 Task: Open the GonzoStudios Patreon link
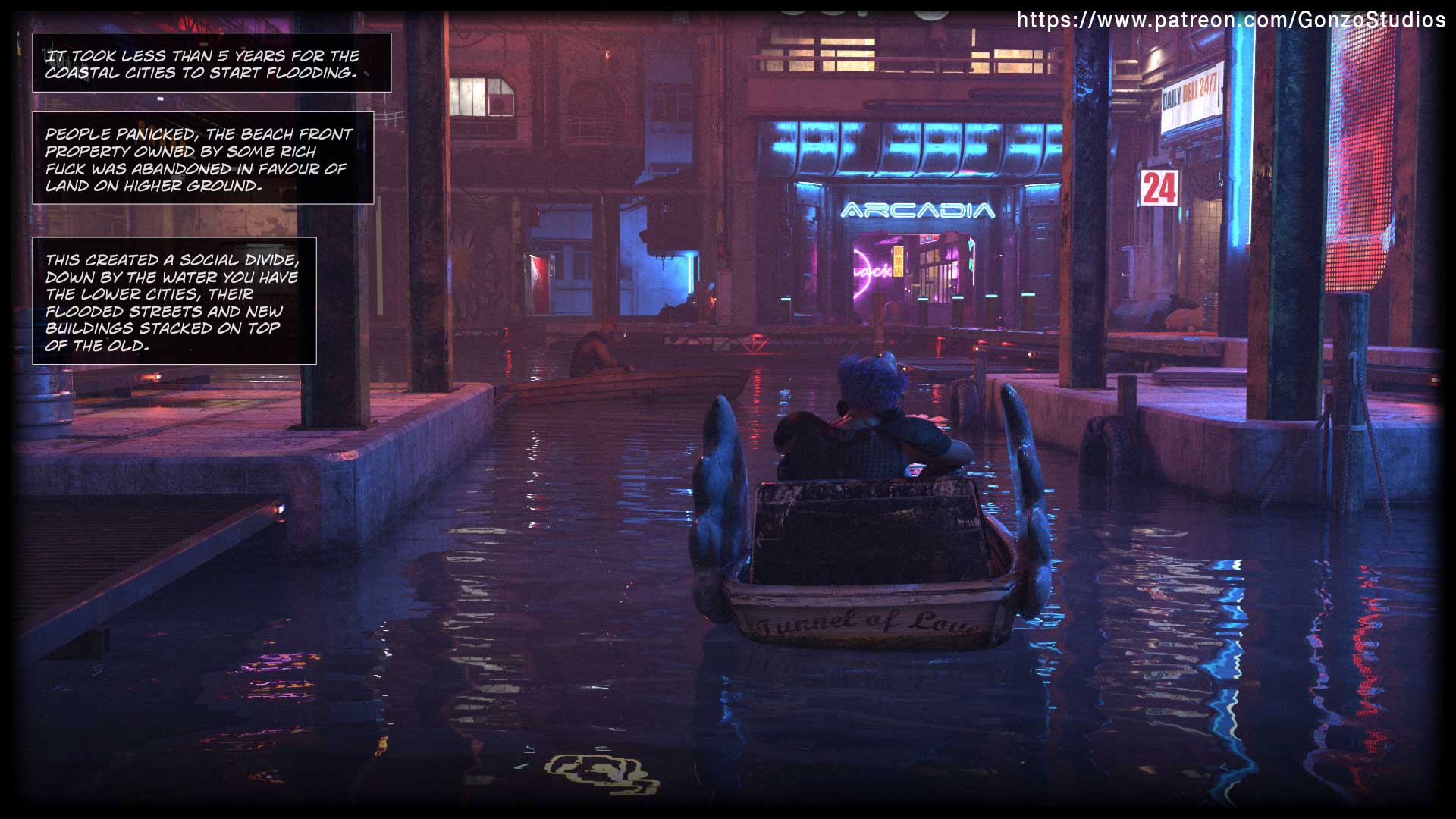(x=1230, y=20)
